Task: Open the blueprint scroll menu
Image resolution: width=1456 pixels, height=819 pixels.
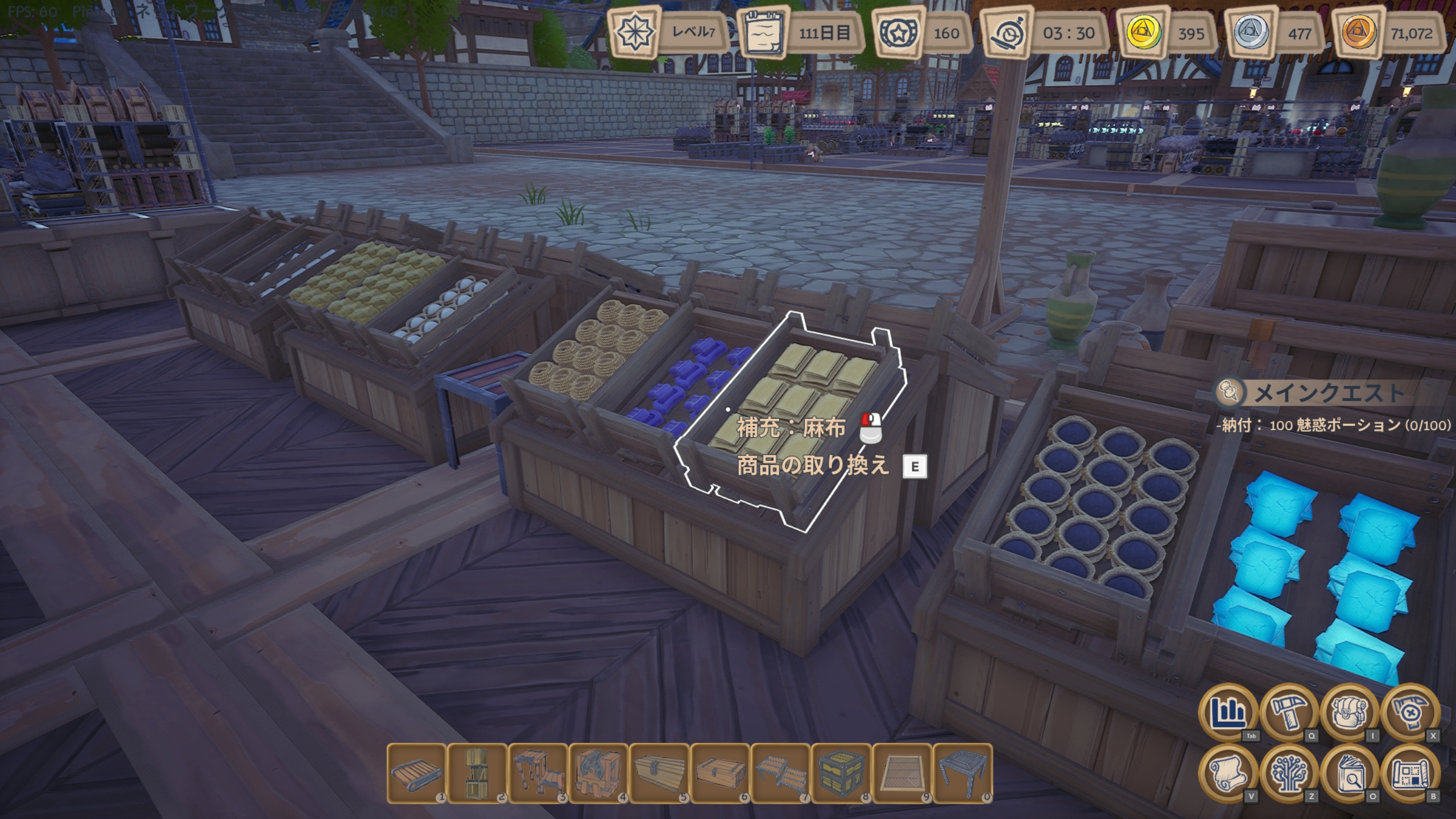Action: [x=1410, y=773]
